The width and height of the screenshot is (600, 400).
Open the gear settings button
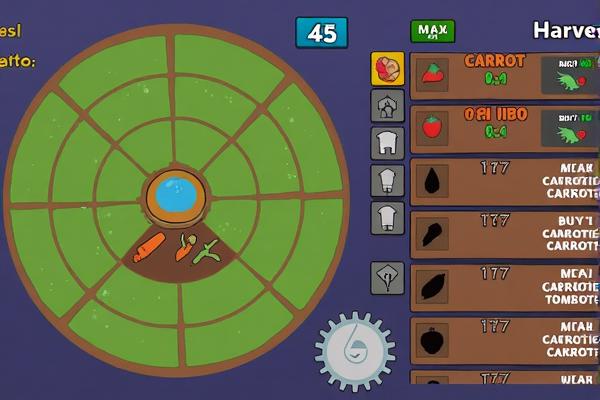[x=355, y=350]
